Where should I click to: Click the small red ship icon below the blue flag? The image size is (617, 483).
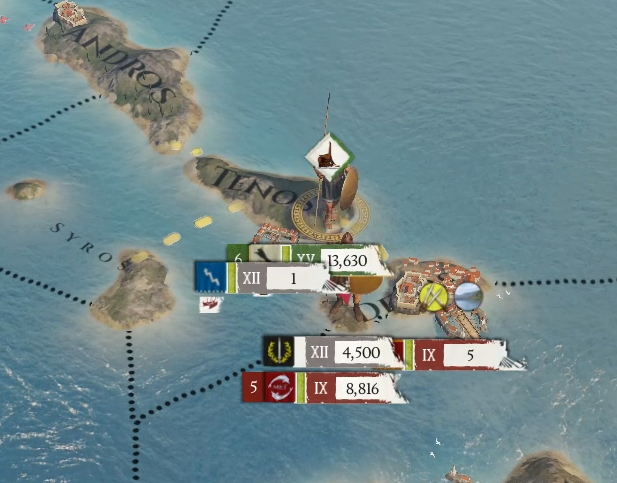coord(210,305)
